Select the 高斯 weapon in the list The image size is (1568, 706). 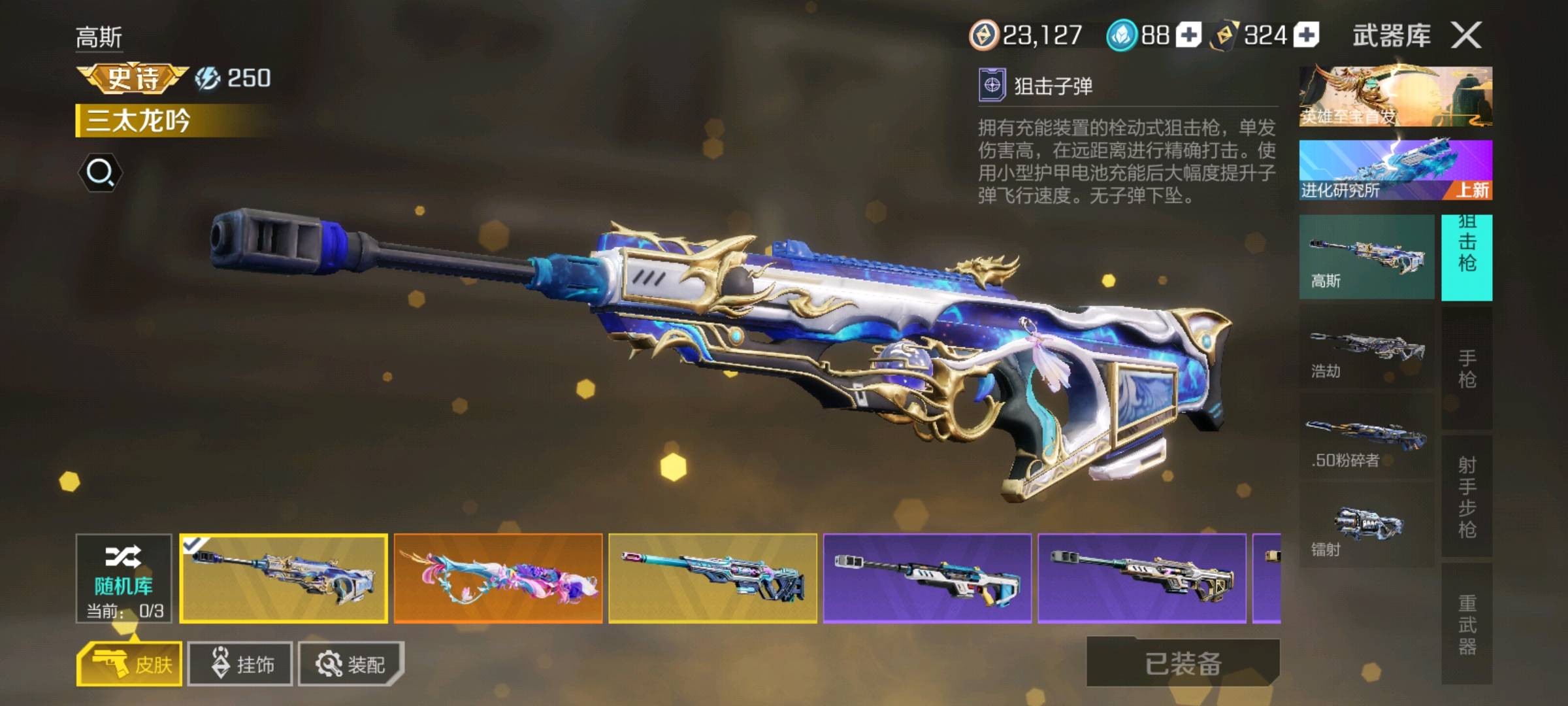1367,257
